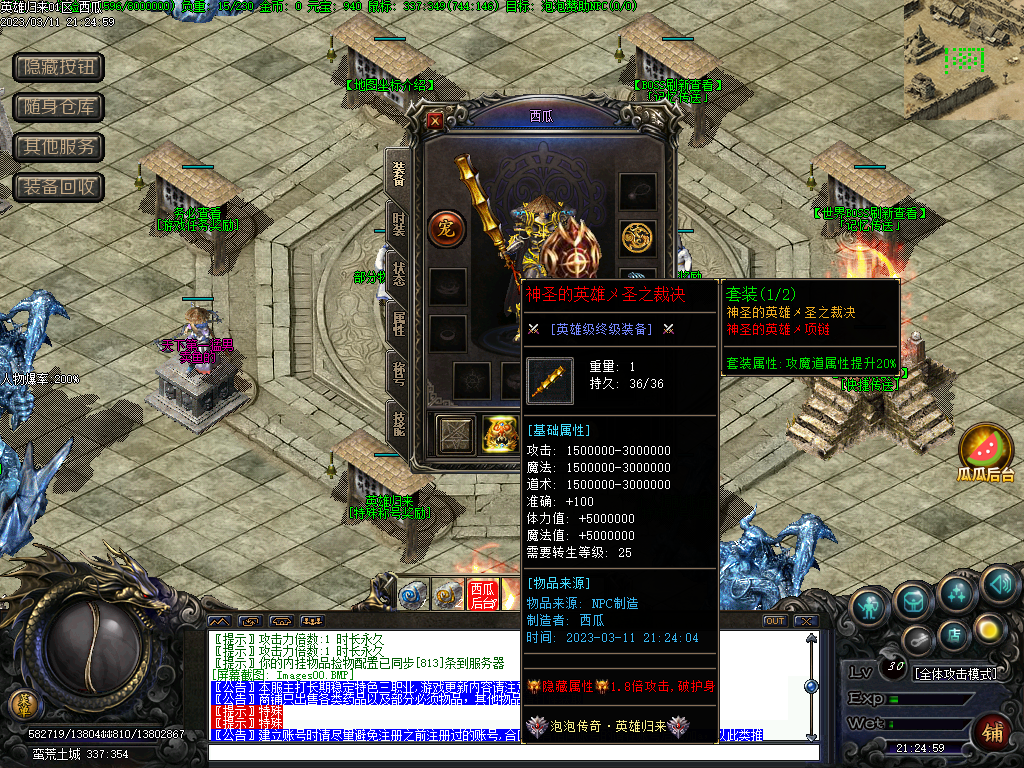Open the 其他服务 menu
The image size is (1024, 768).
point(58,147)
